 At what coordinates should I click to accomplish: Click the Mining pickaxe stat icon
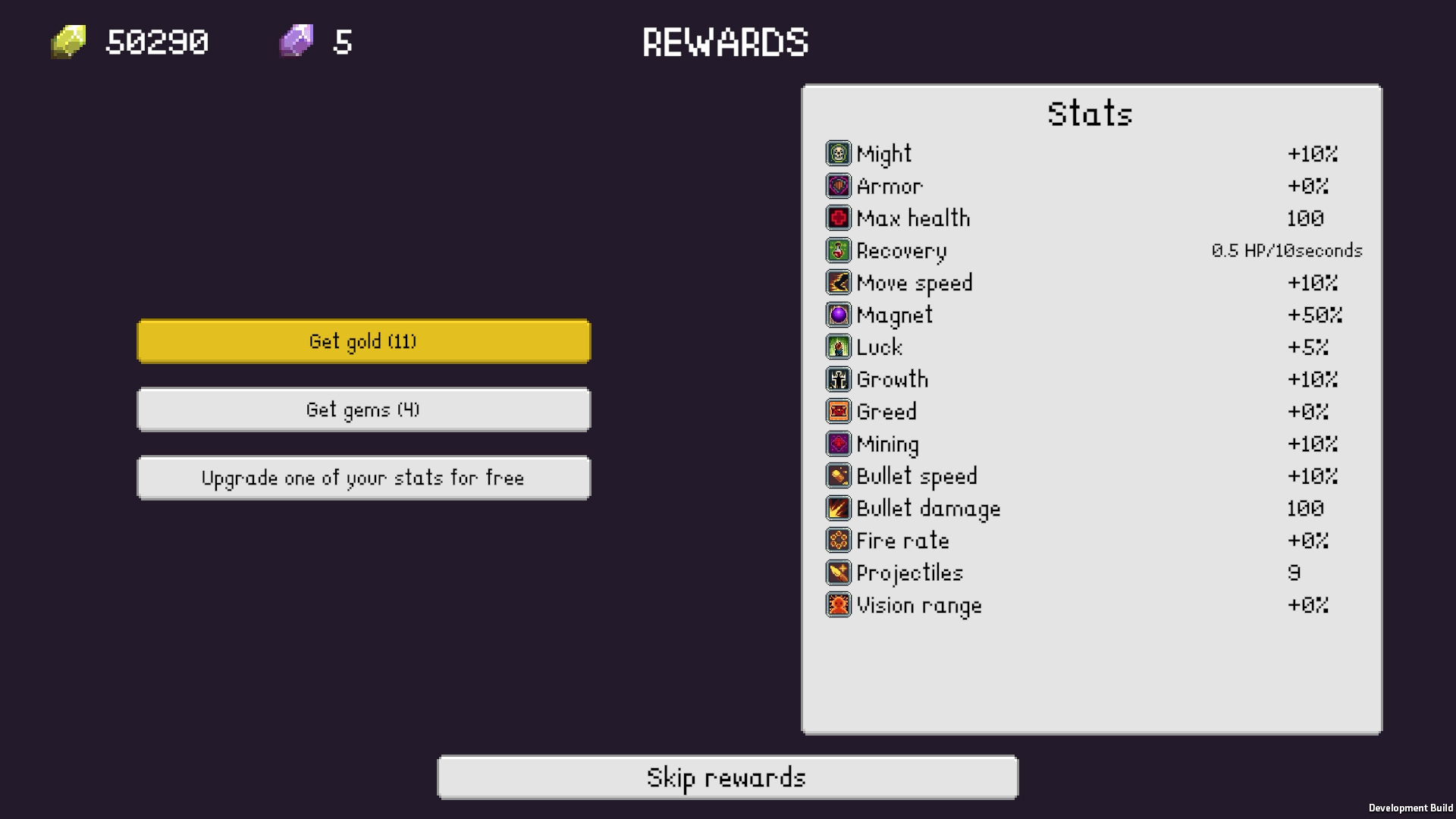[838, 444]
